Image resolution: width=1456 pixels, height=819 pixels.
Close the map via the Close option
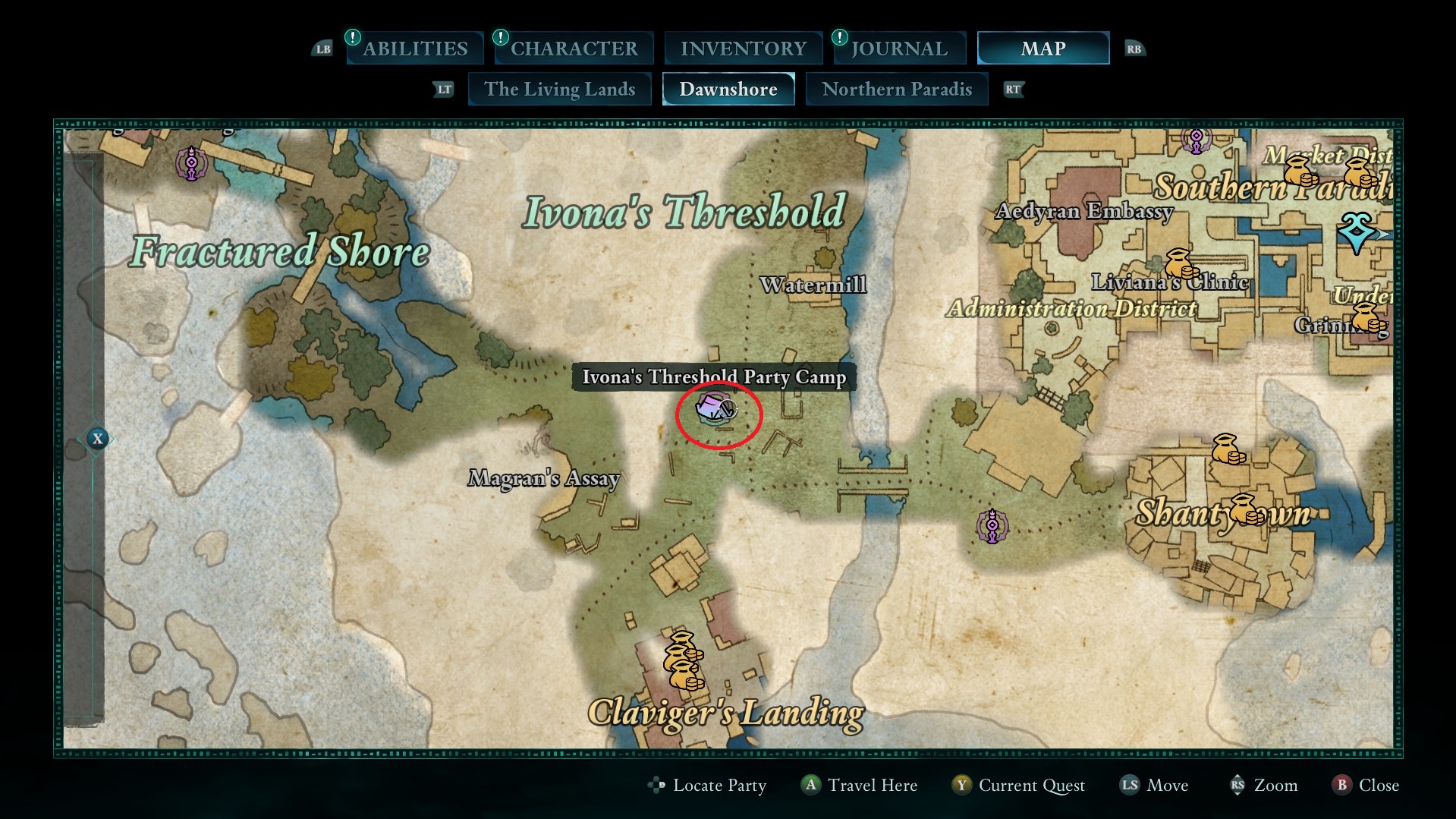coord(1365,786)
